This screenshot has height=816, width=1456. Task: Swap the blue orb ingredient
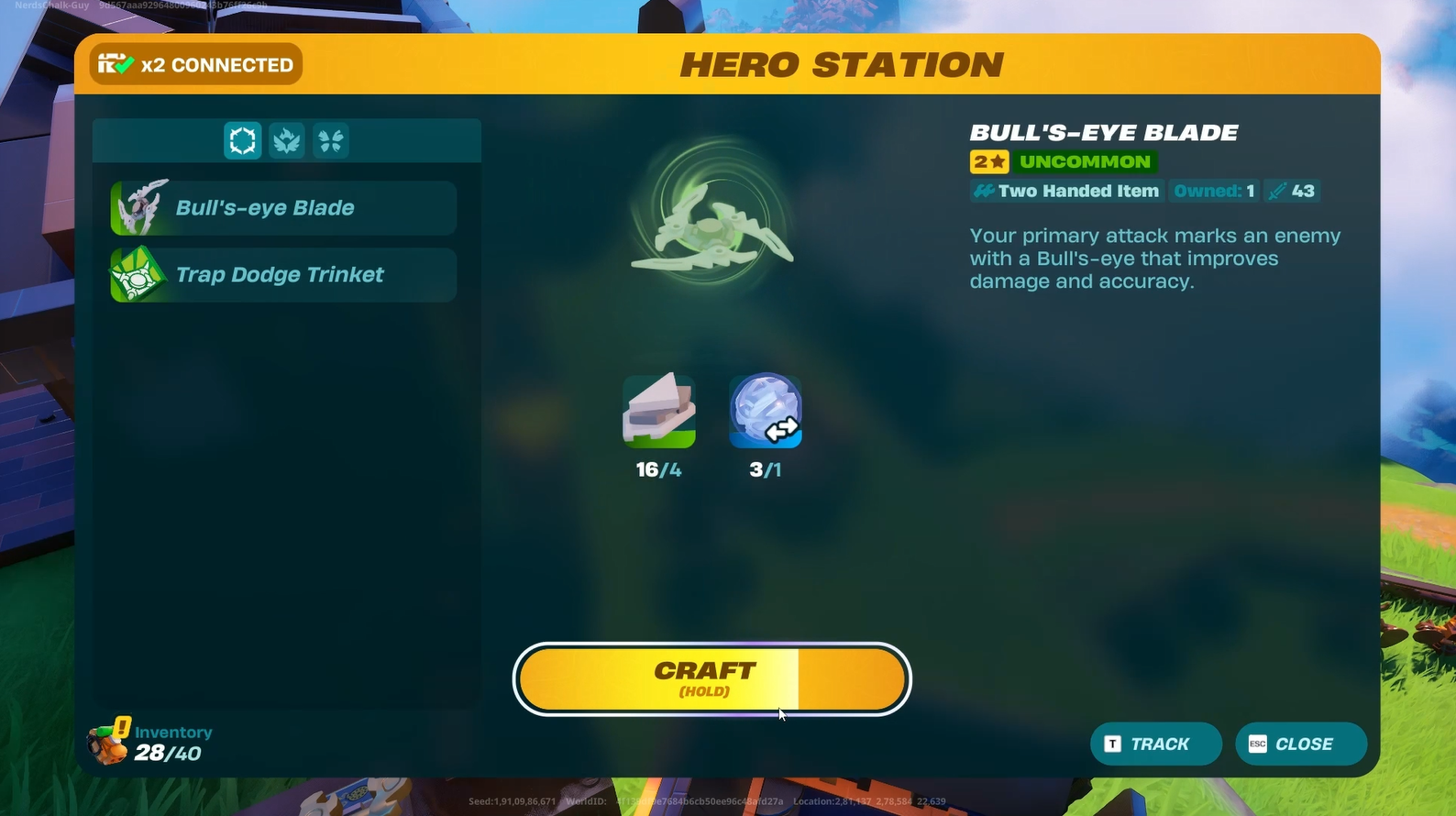click(x=766, y=411)
